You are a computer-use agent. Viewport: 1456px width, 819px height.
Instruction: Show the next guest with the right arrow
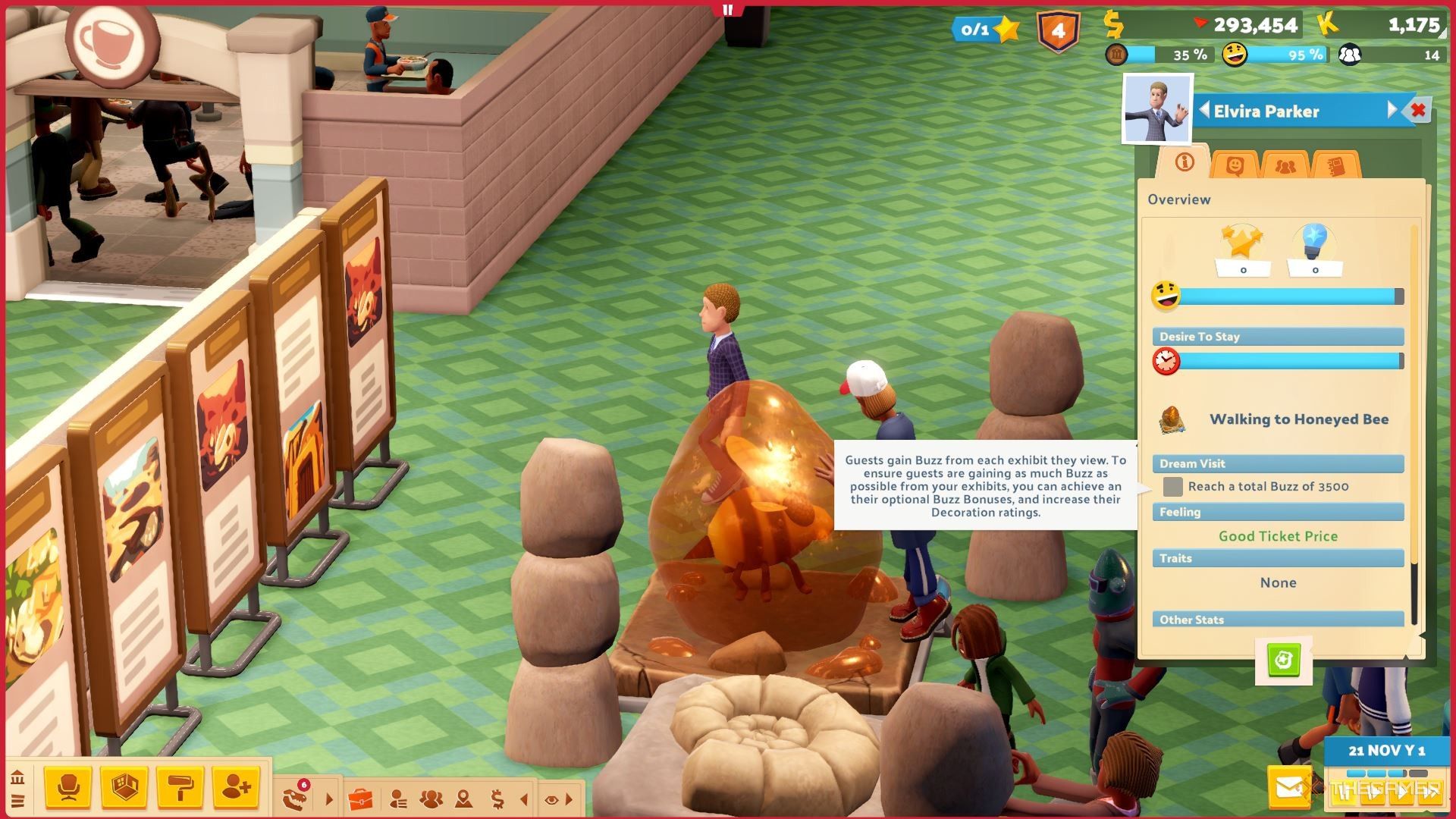tap(1392, 110)
